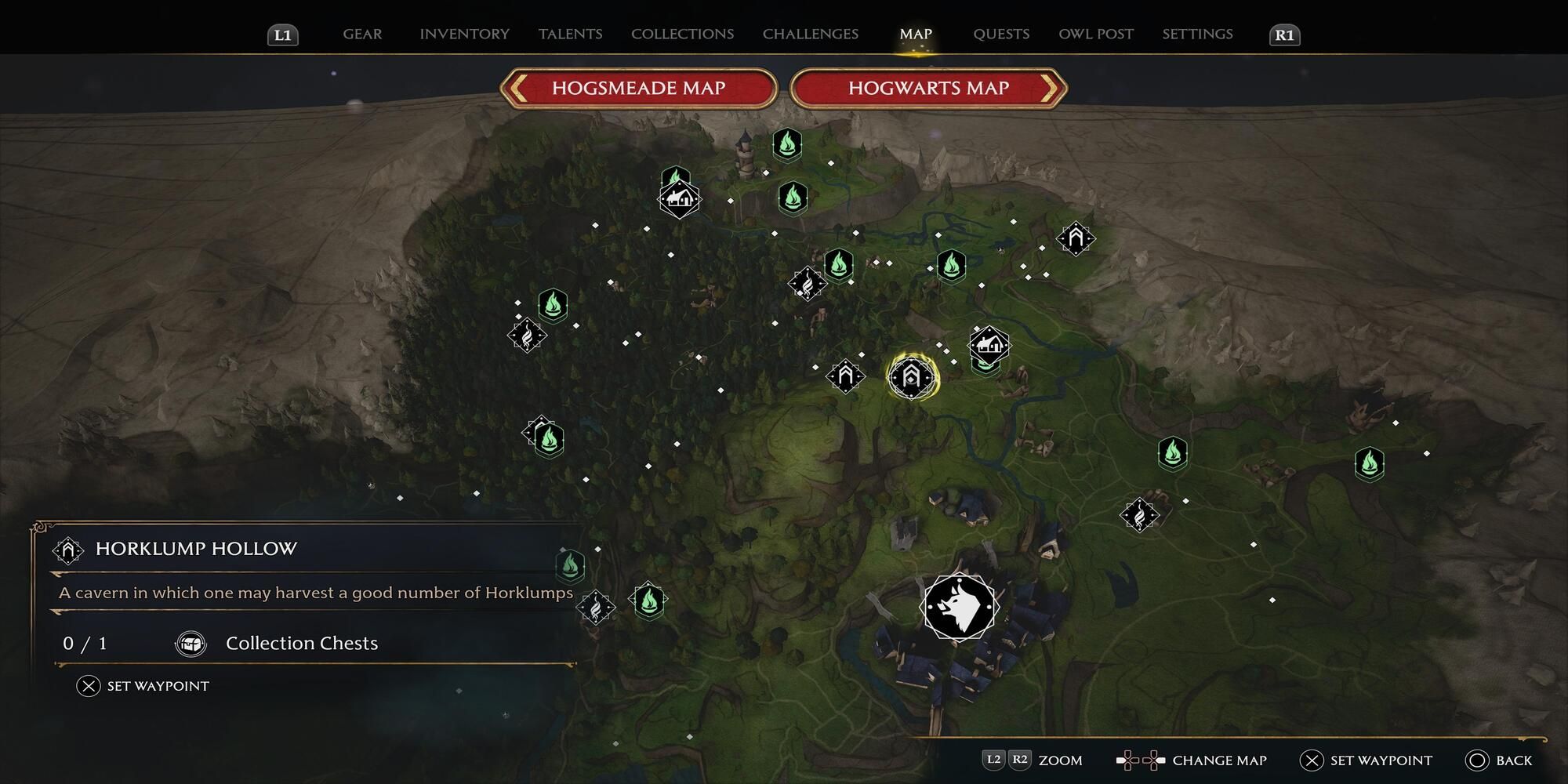This screenshot has height=784, width=1568.
Task: Click the green hamlet icon east of the hollow
Action: [988, 345]
